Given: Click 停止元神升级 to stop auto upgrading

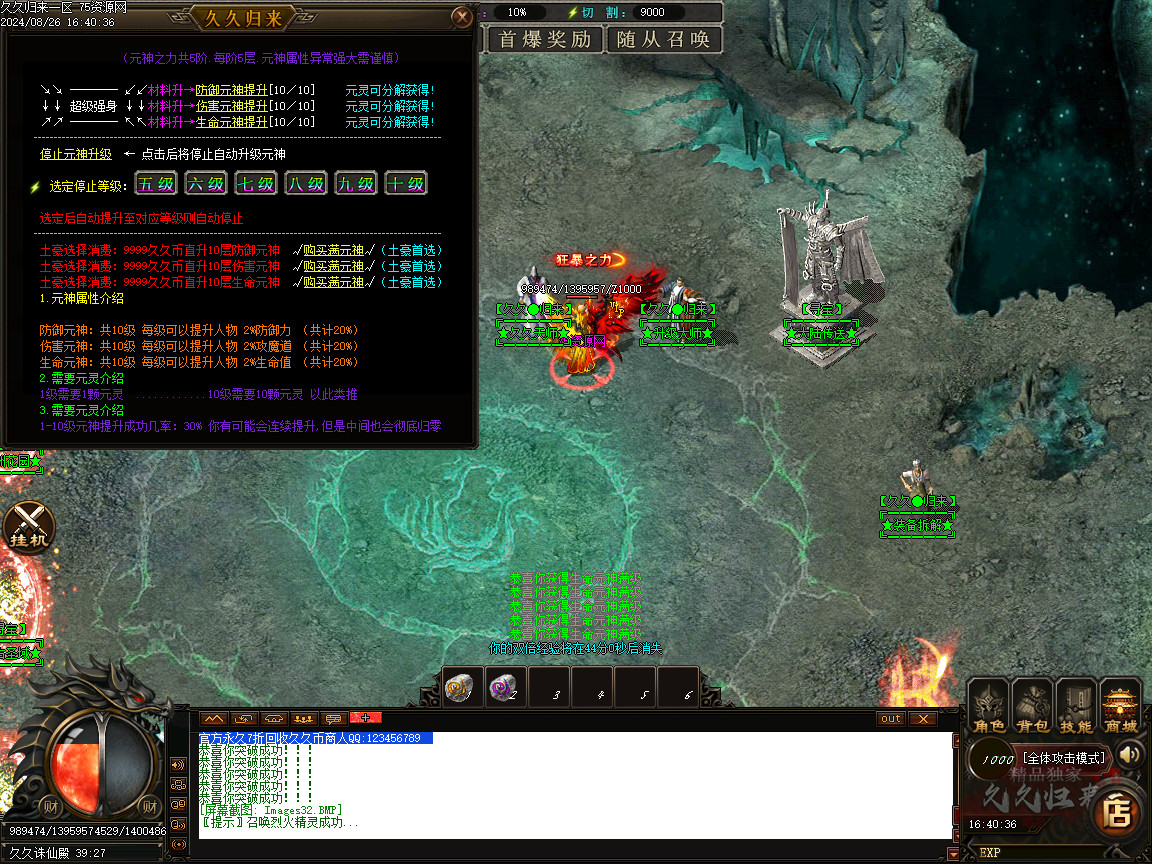Looking at the screenshot, I should pyautogui.click(x=76, y=154).
